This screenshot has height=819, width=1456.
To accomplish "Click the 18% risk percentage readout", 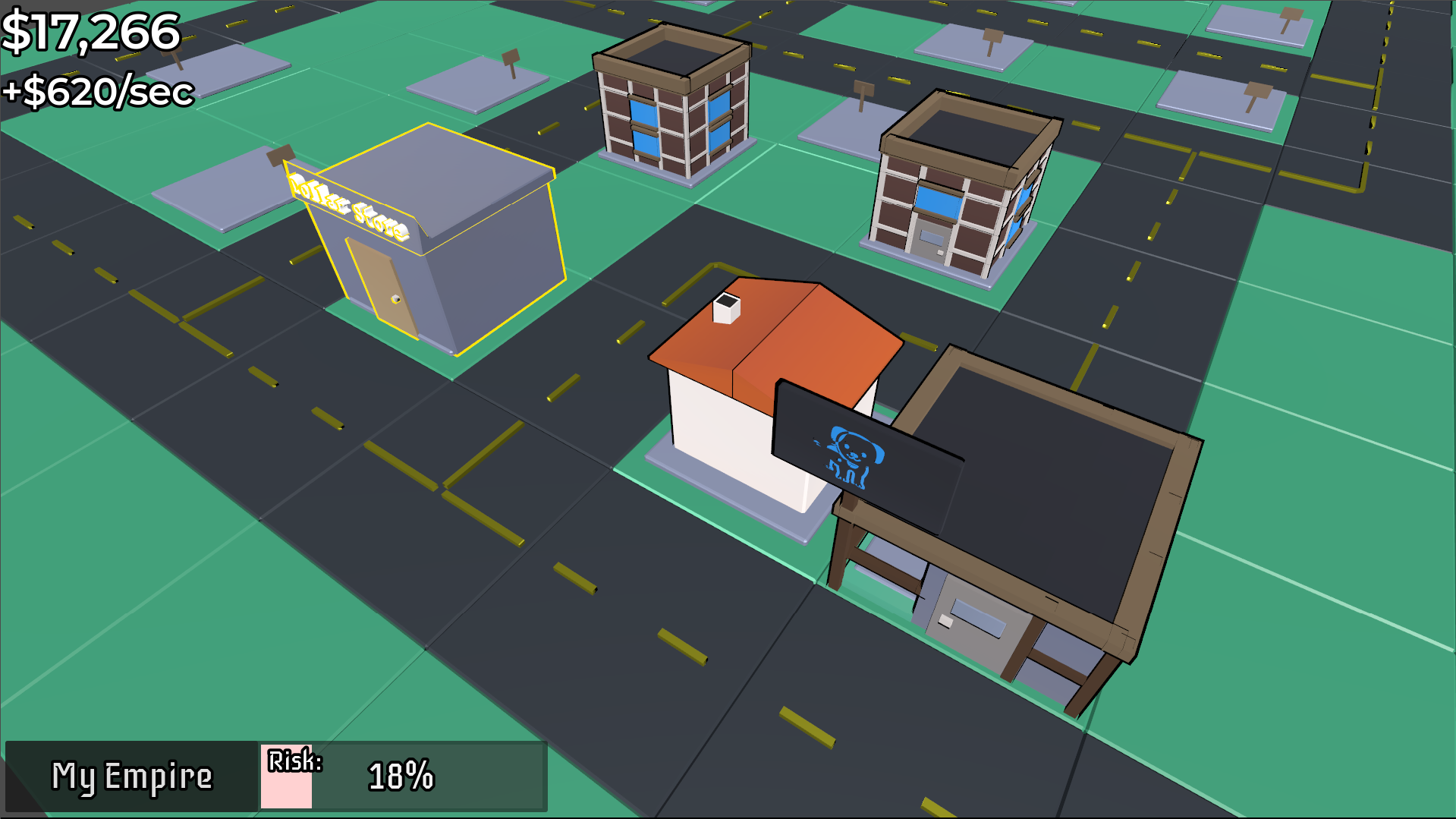I will tap(400, 776).
